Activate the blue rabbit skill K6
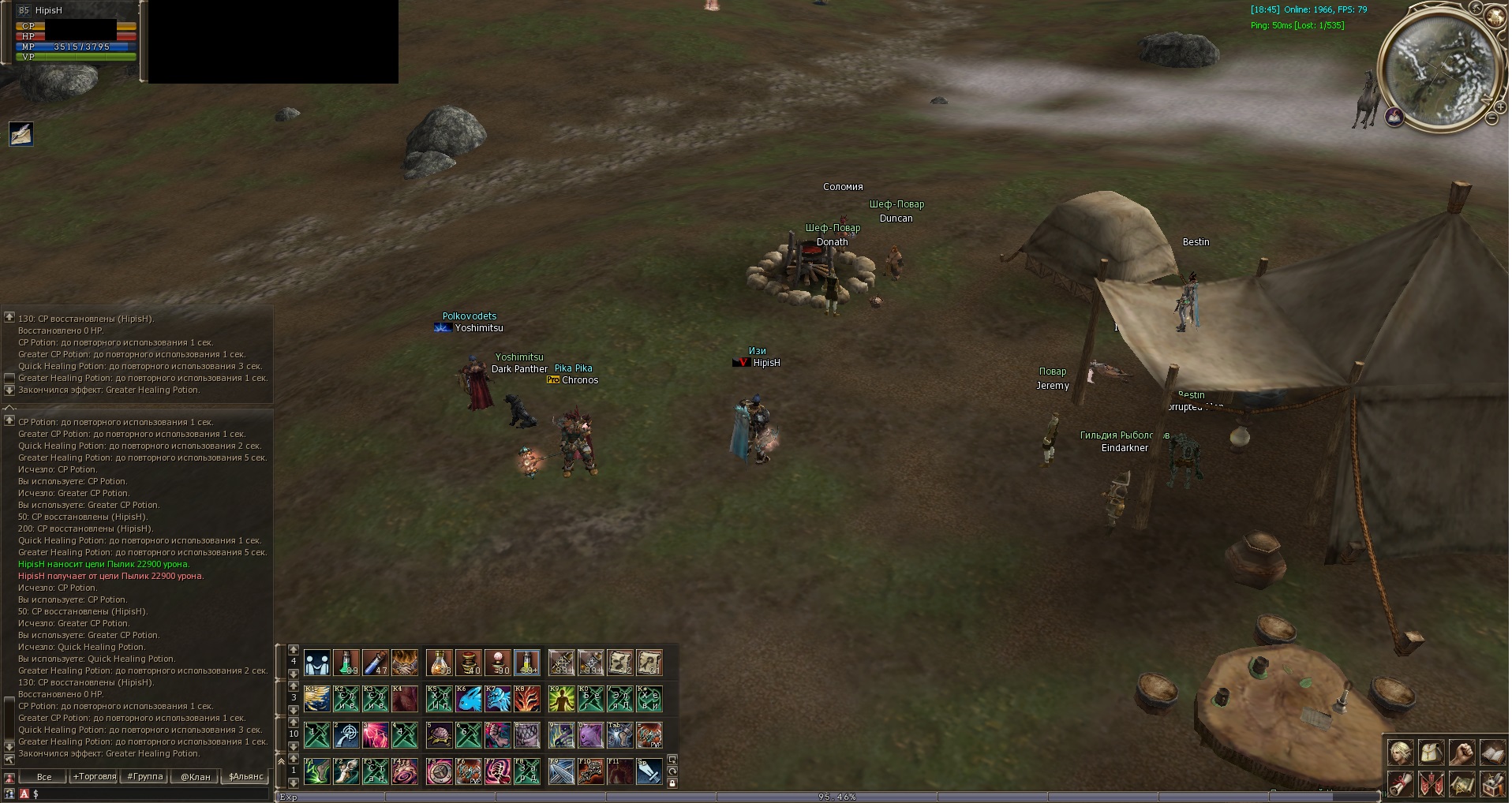The image size is (1512, 803). tap(469, 699)
